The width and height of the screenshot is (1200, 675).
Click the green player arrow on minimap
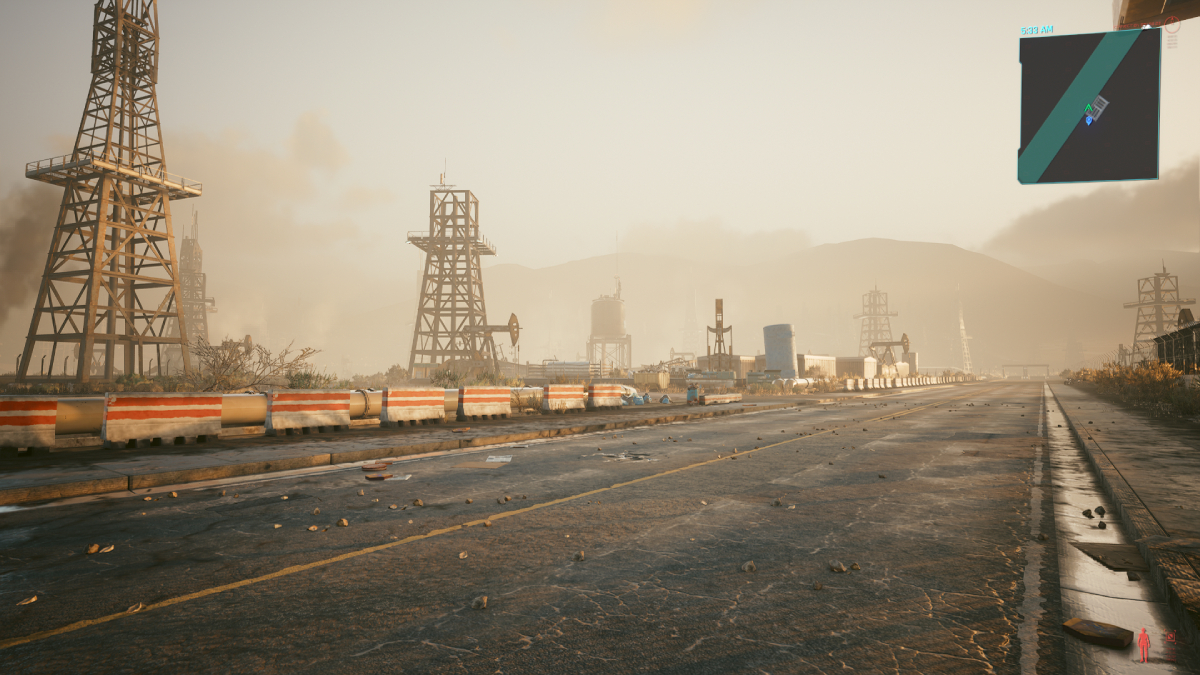point(1088,108)
